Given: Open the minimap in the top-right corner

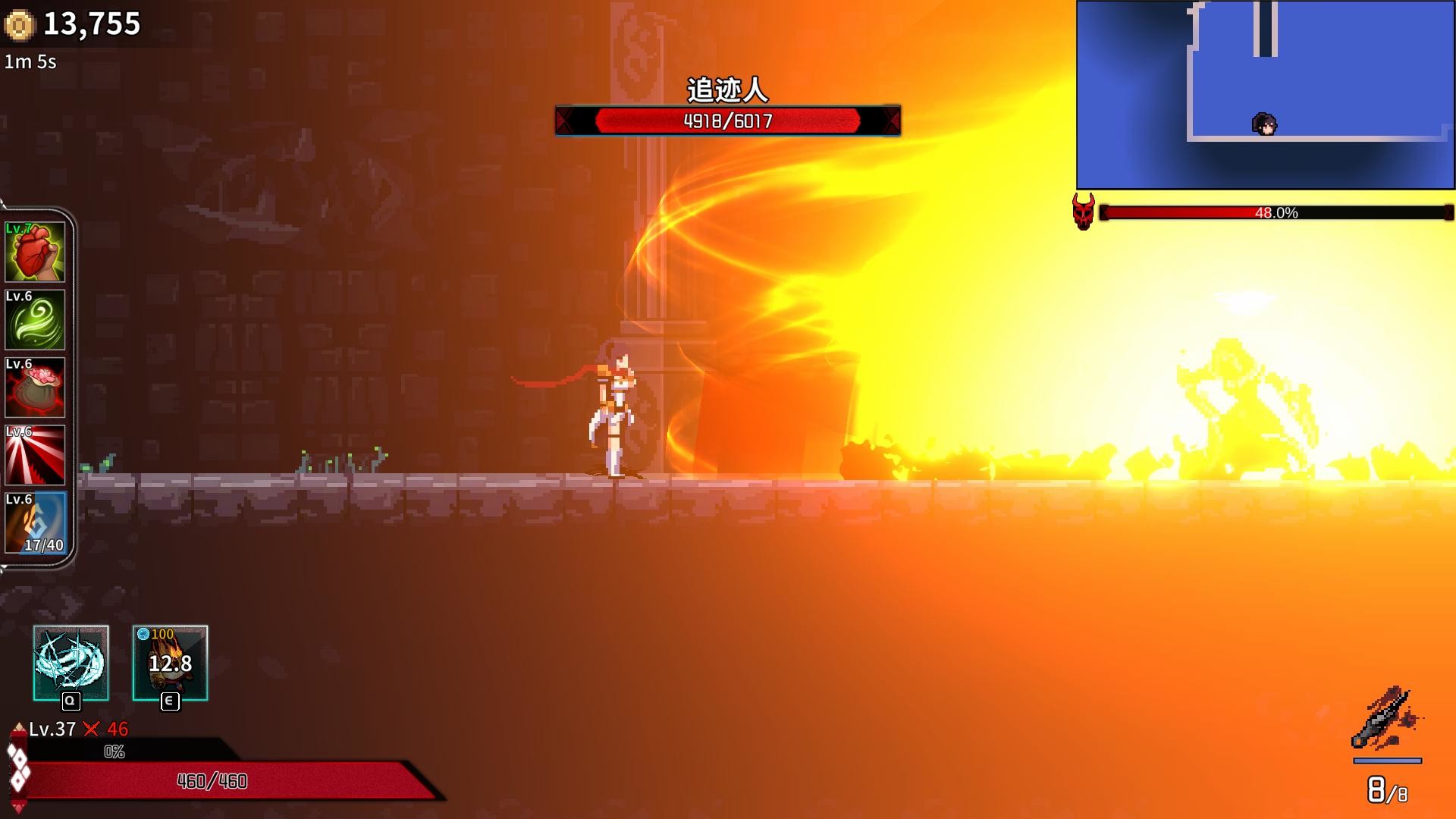Looking at the screenshot, I should 1264,93.
